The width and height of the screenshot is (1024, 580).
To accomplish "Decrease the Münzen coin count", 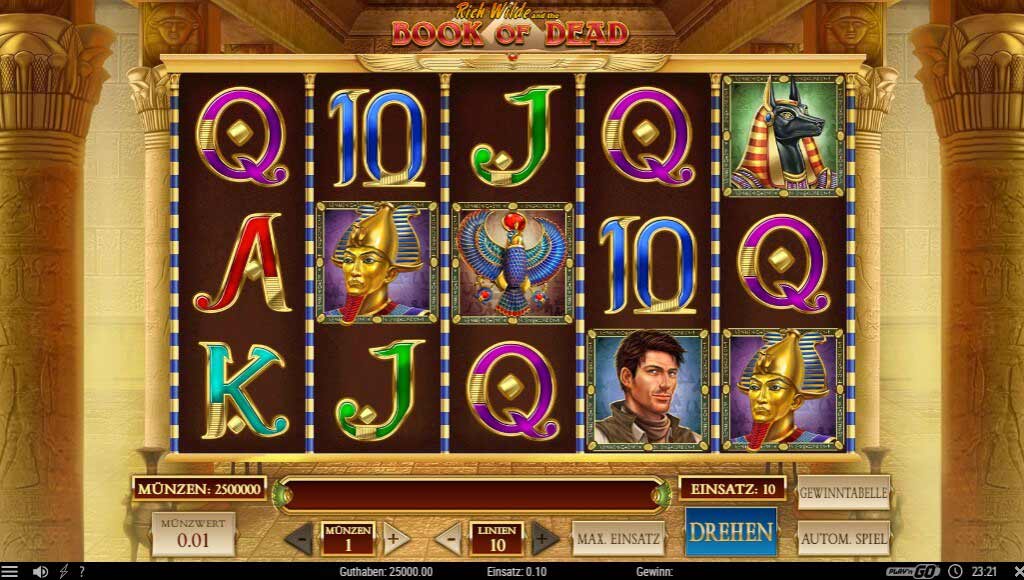I will coord(299,538).
